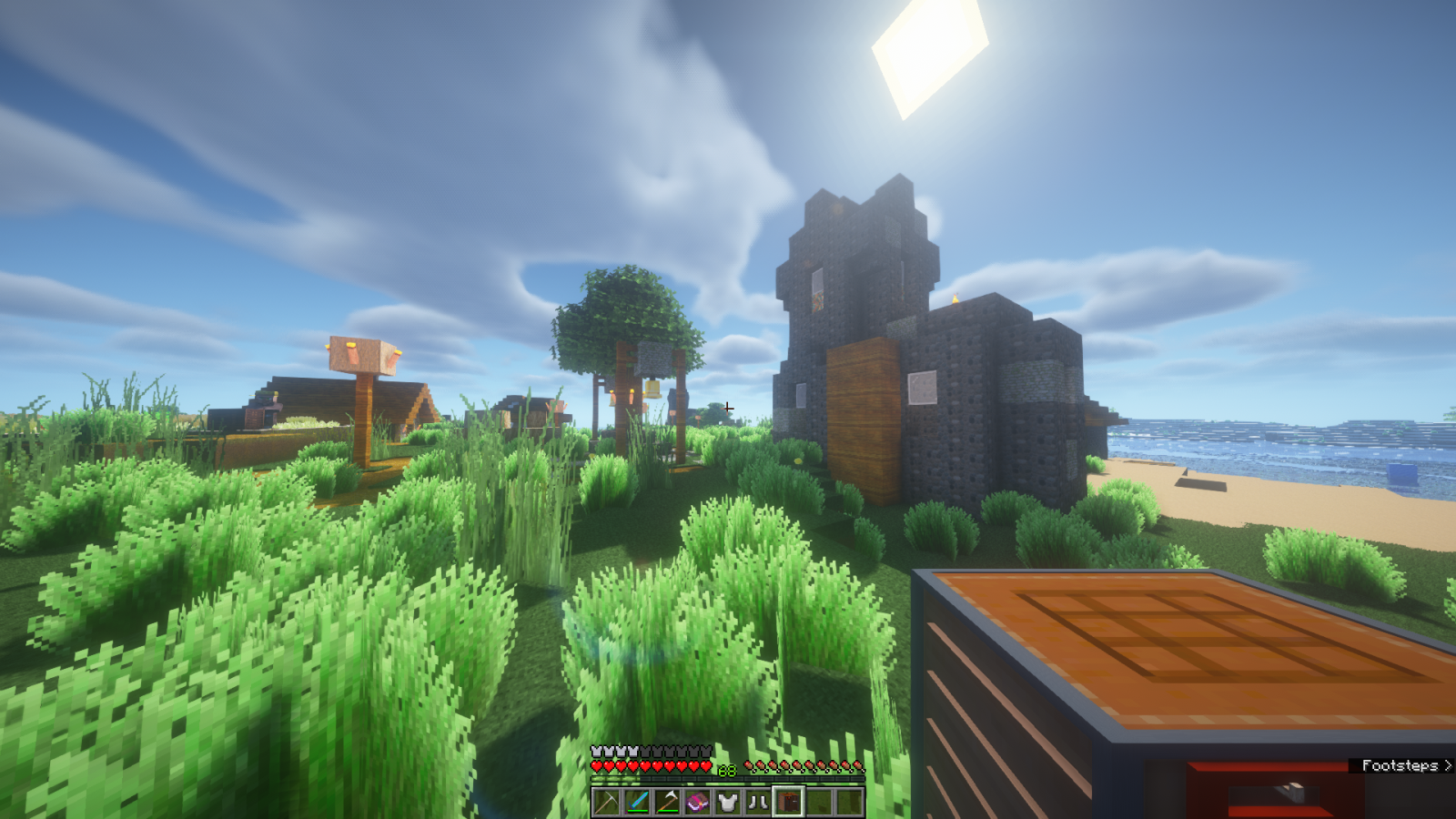Select the iron chestplate in the hotbar

(x=728, y=803)
